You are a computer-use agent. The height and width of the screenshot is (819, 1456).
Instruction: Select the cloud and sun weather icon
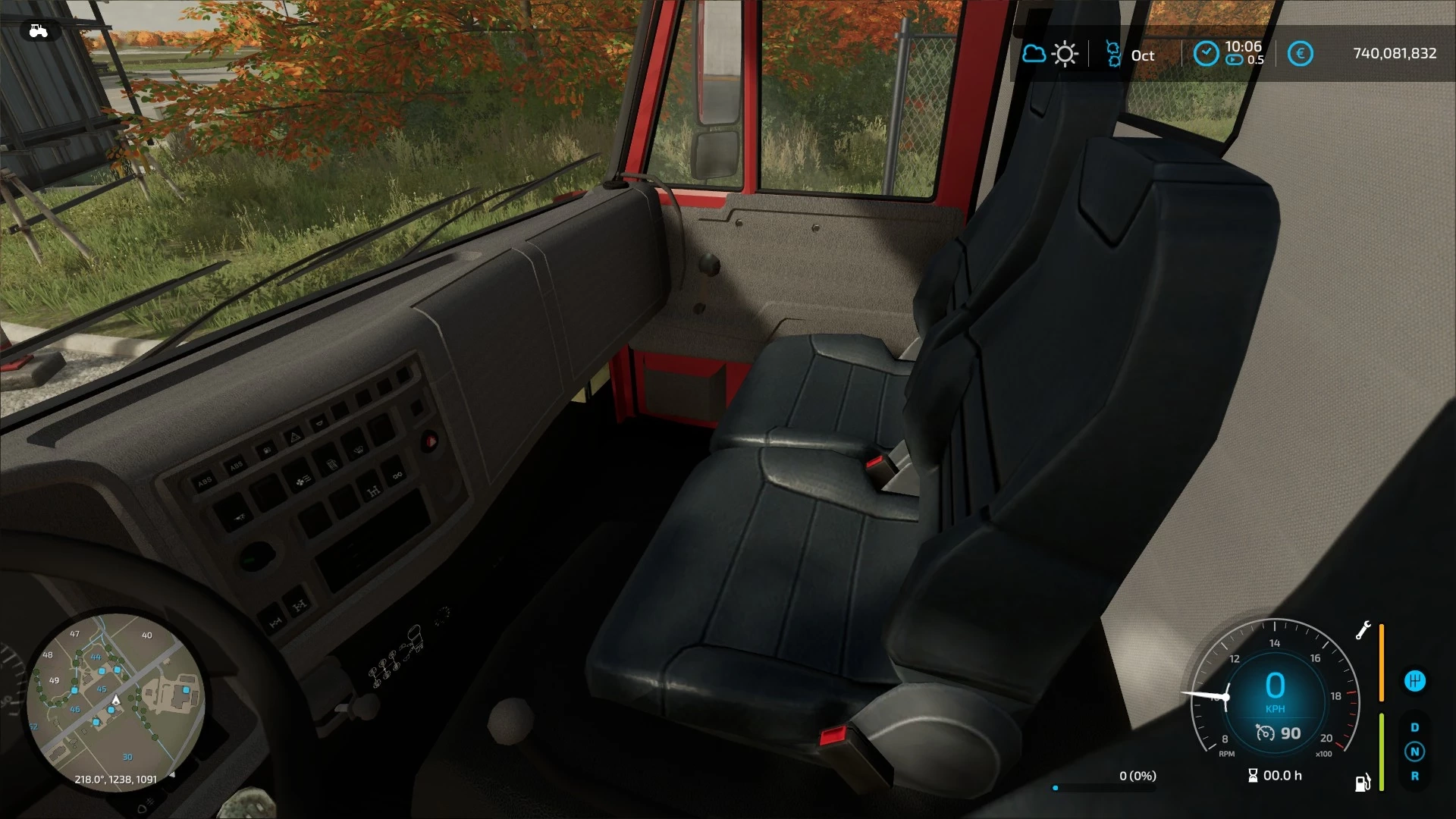pyautogui.click(x=1050, y=54)
